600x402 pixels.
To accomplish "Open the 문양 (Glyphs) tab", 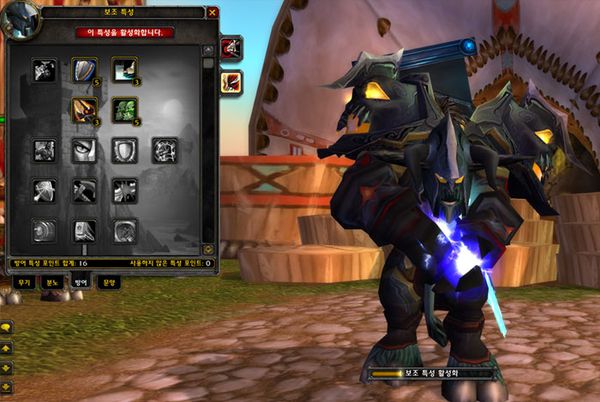I will click(109, 282).
